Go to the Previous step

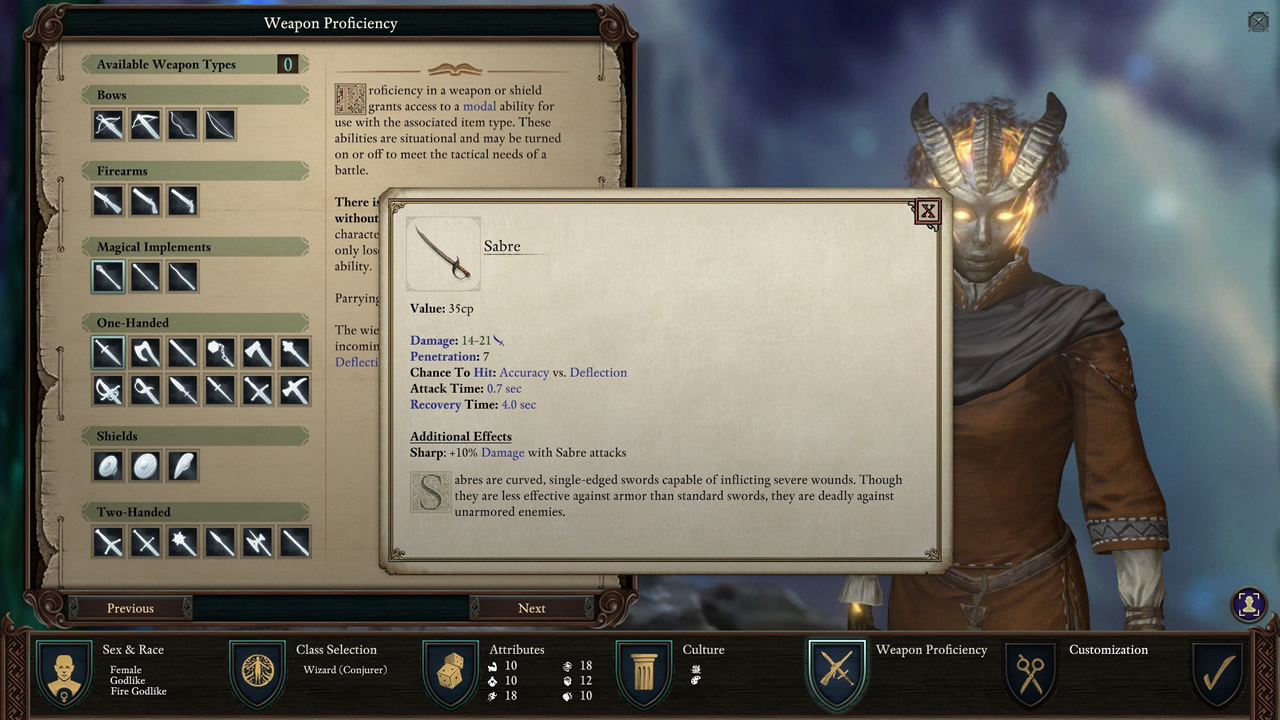130,608
